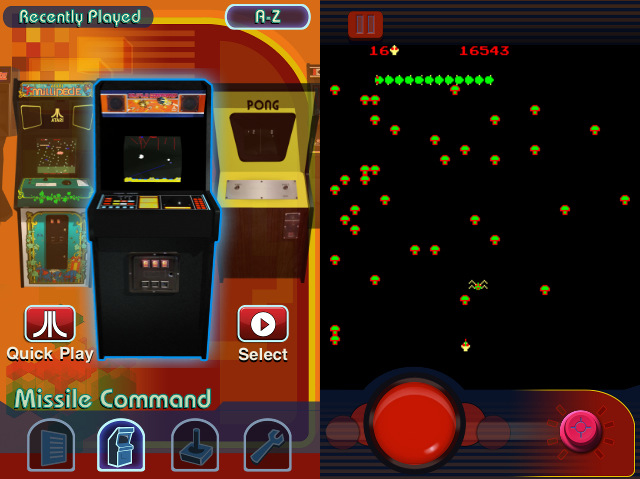This screenshot has width=640, height=479.
Task: Open the joystick console games section
Action: point(195,446)
